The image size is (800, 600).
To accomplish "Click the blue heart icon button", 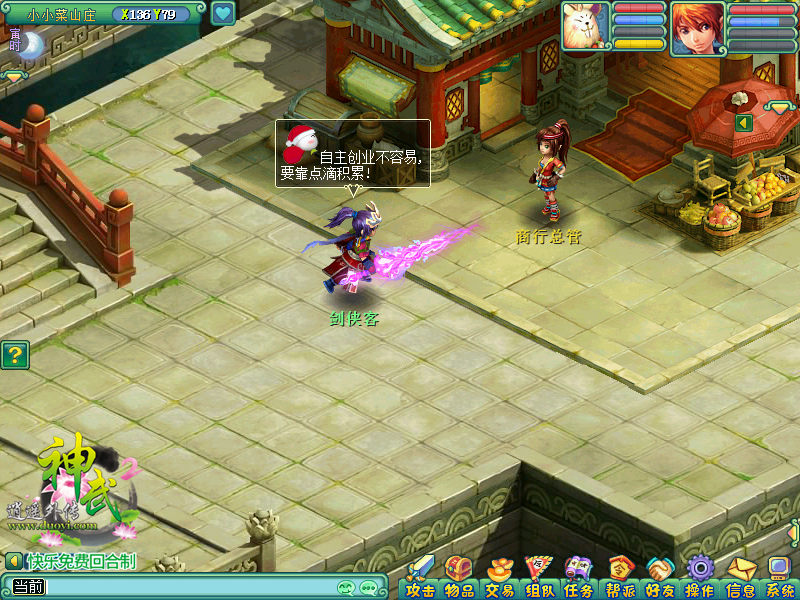I will [x=223, y=14].
